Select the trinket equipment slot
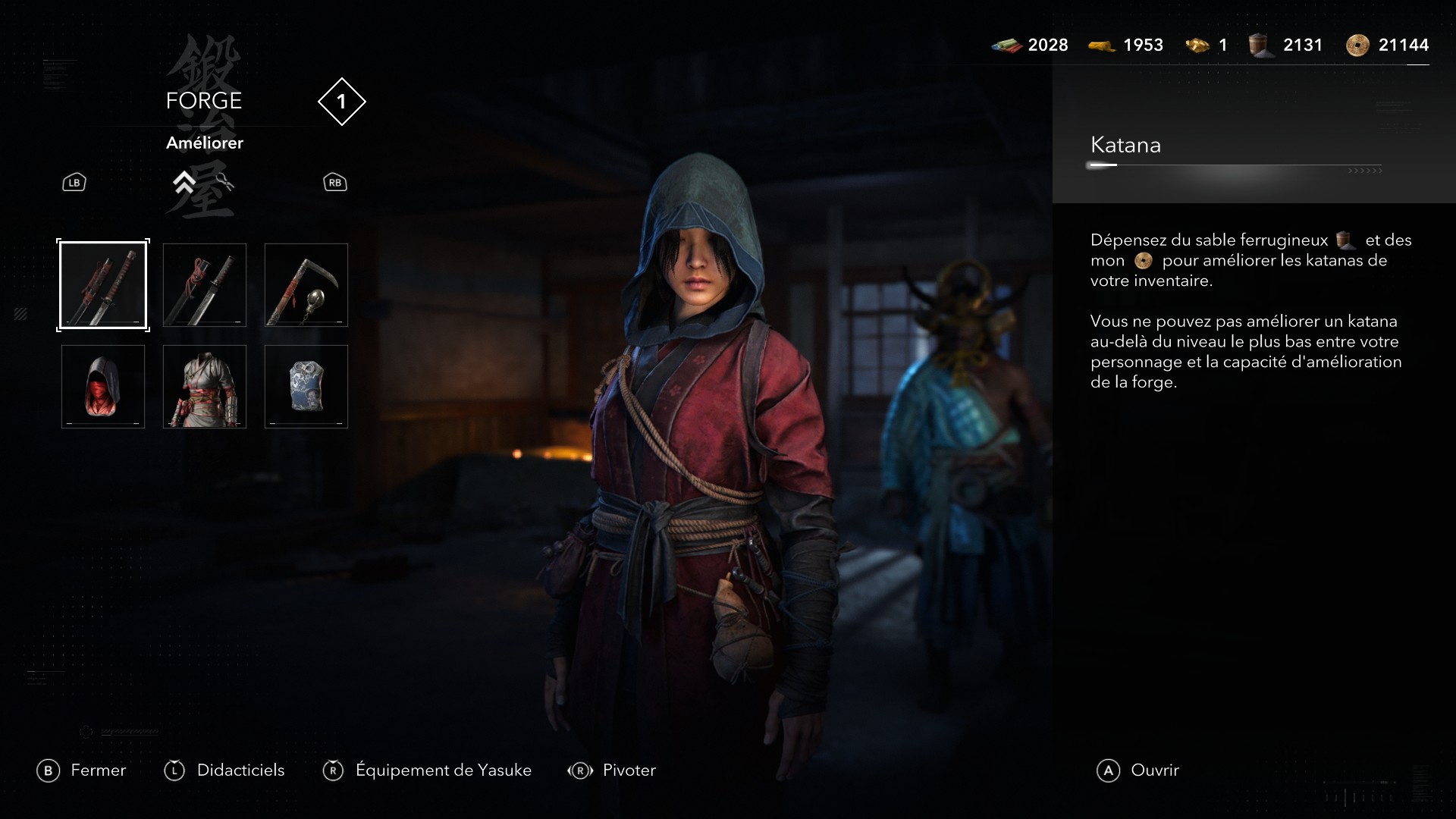Viewport: 1456px width, 819px height. [x=306, y=387]
